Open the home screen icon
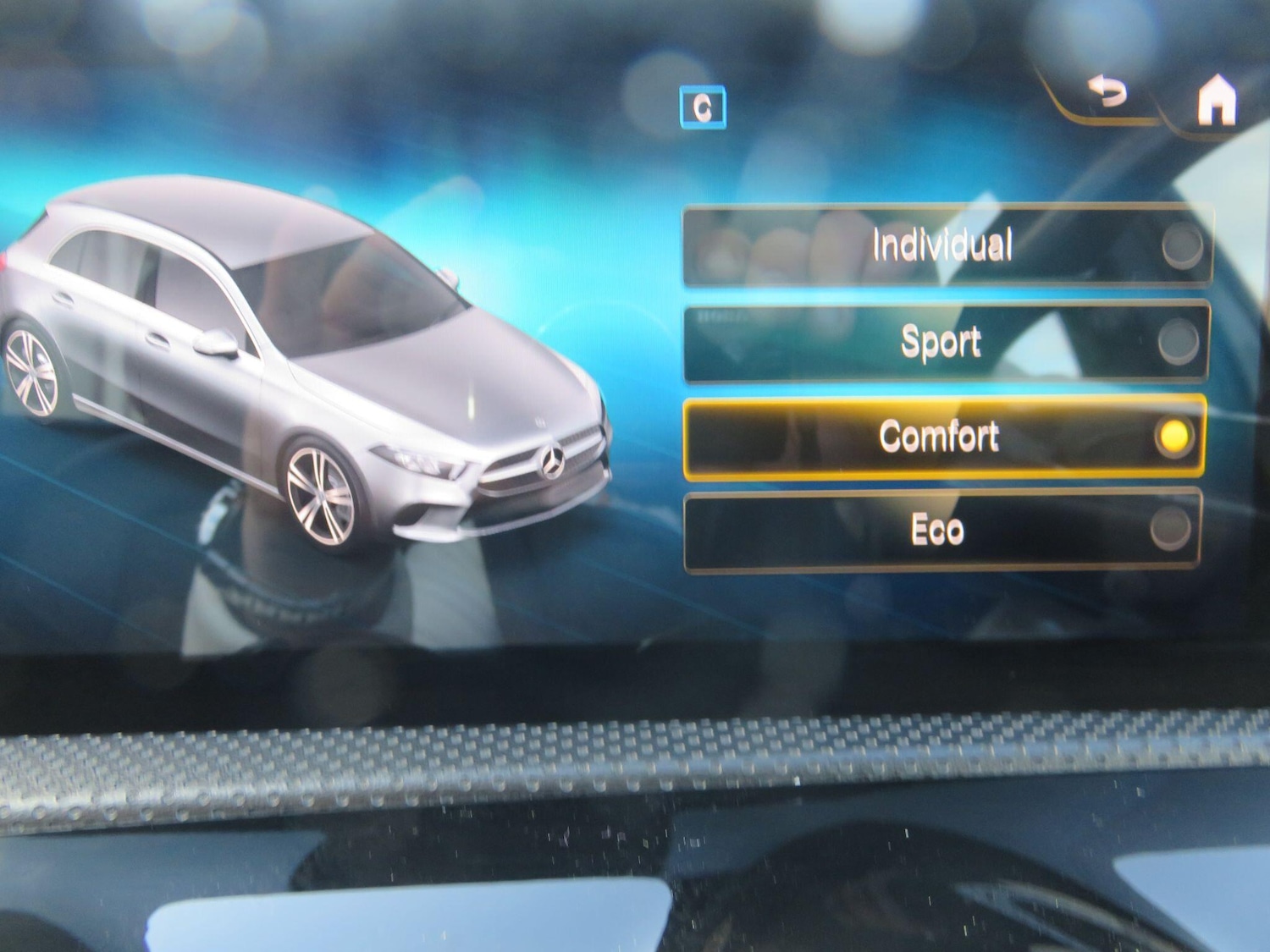This screenshot has height=952, width=1270. (1216, 101)
